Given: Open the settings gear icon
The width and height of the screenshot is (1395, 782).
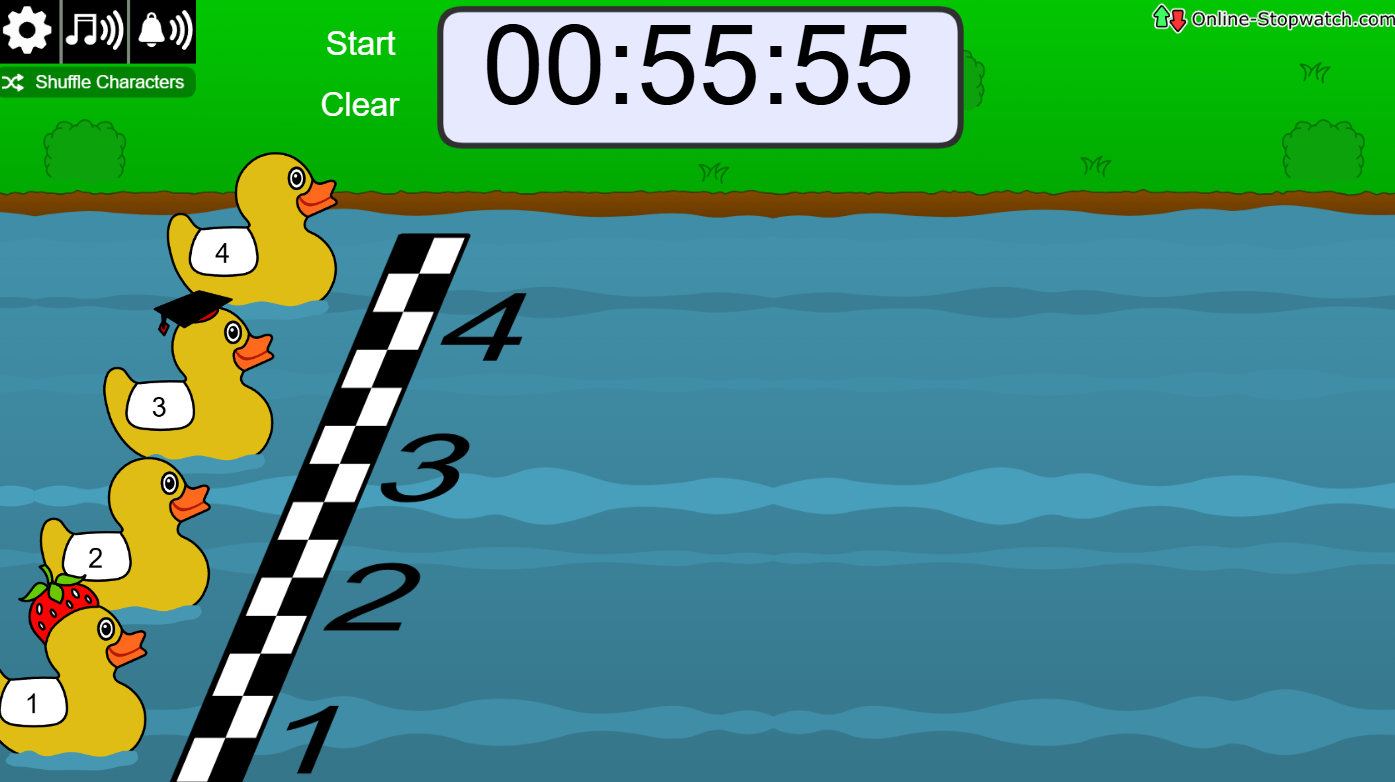Looking at the screenshot, I should tap(27, 30).
